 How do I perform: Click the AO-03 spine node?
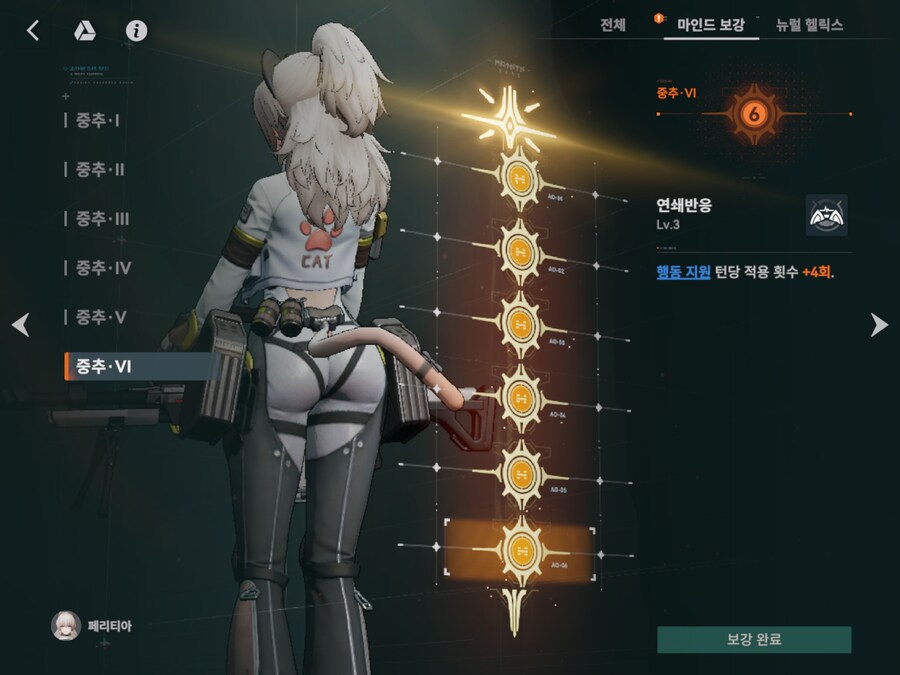pyautogui.click(x=519, y=324)
